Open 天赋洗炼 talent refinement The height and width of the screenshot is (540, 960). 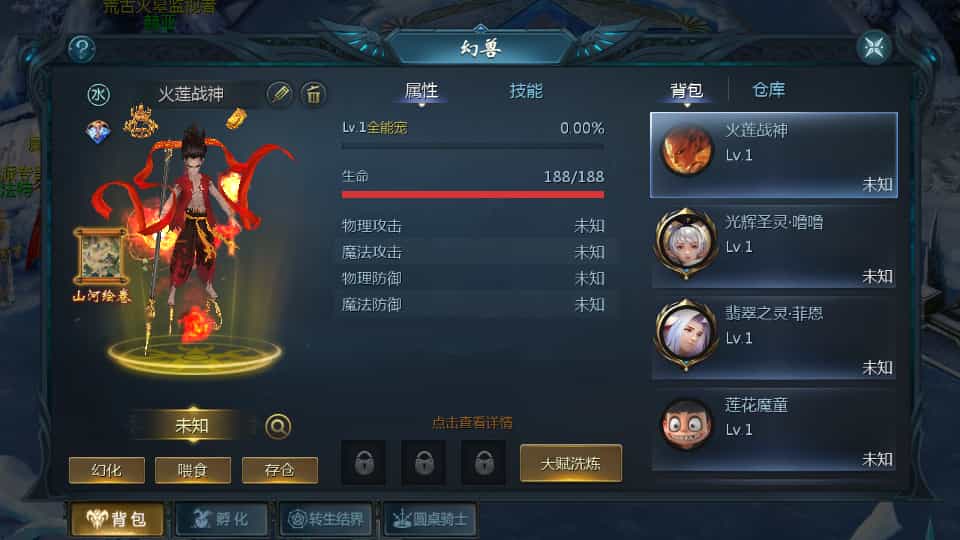click(570, 463)
